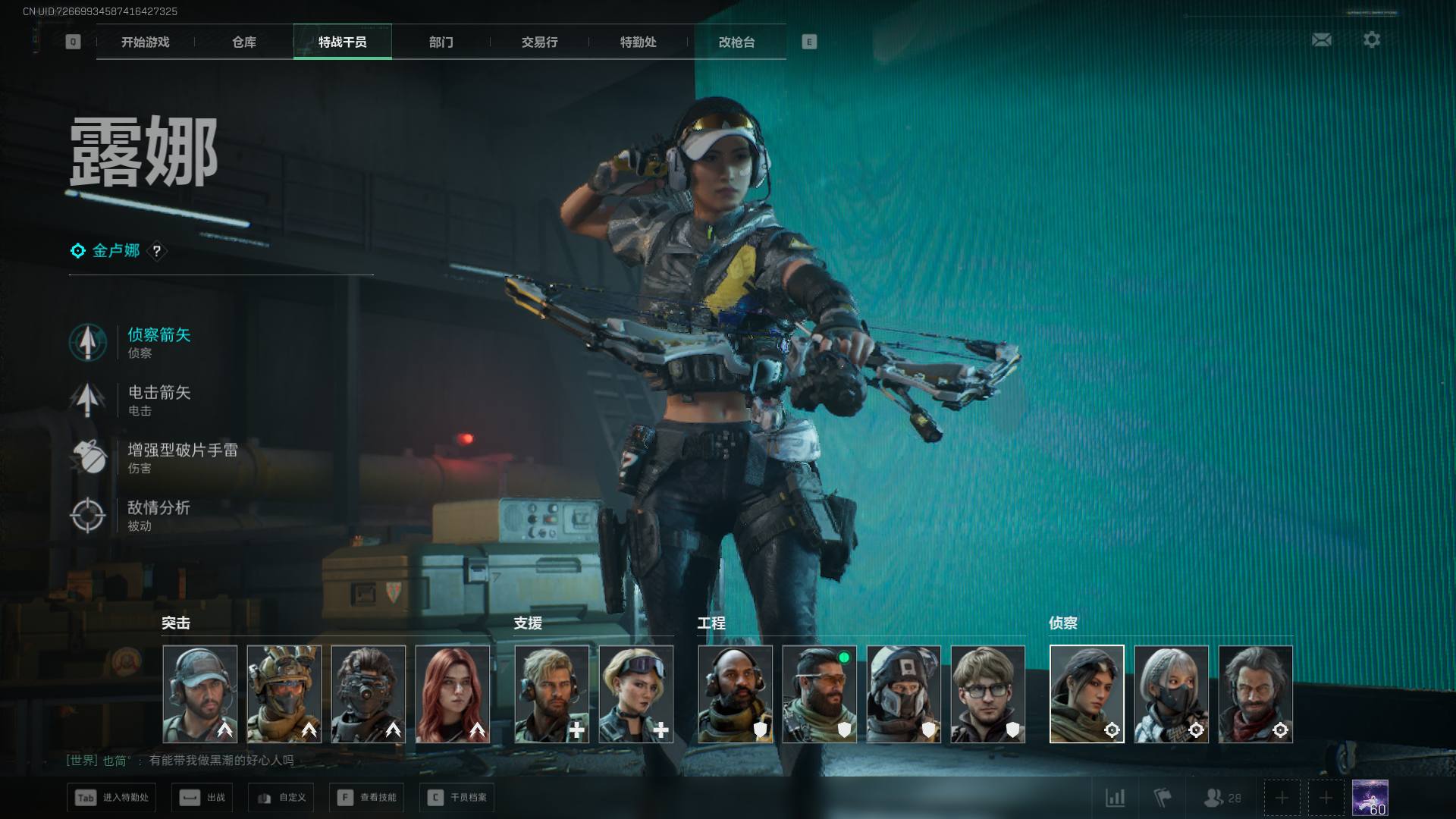The height and width of the screenshot is (819, 1456).
Task: Open the 交易行 tab
Action: 539,42
